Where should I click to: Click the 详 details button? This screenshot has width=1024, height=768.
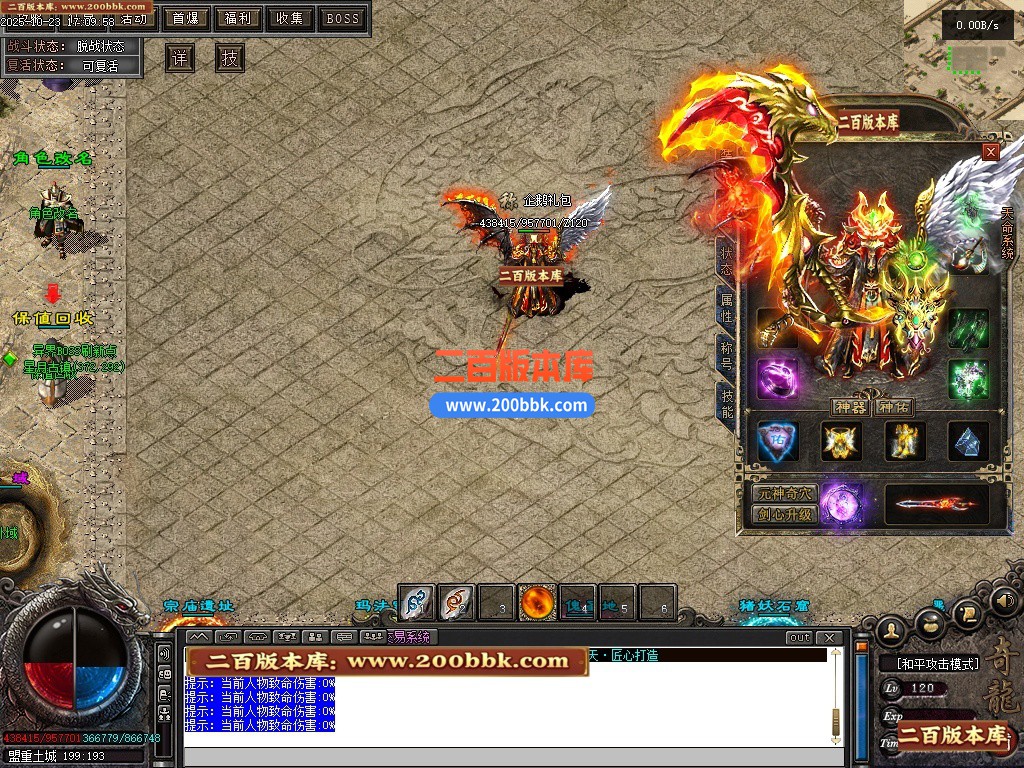[x=180, y=58]
